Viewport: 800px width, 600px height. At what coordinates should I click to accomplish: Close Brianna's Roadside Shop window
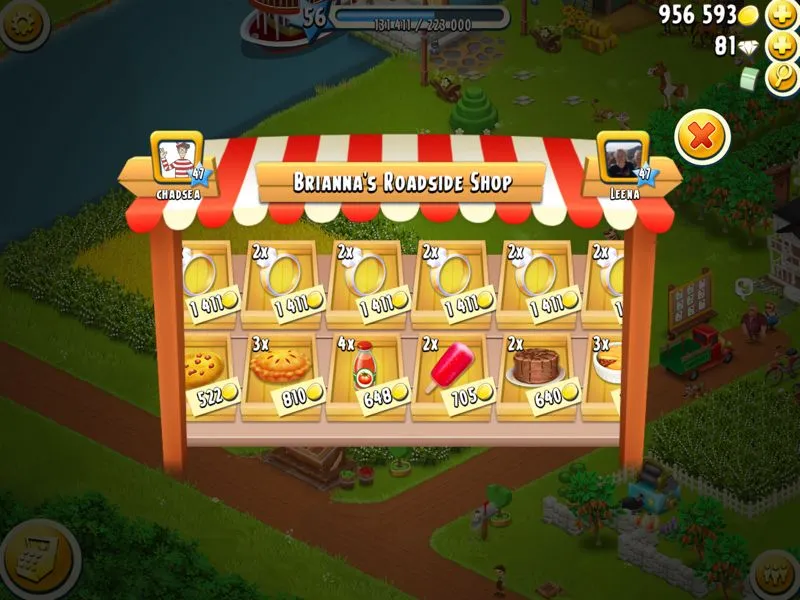702,137
